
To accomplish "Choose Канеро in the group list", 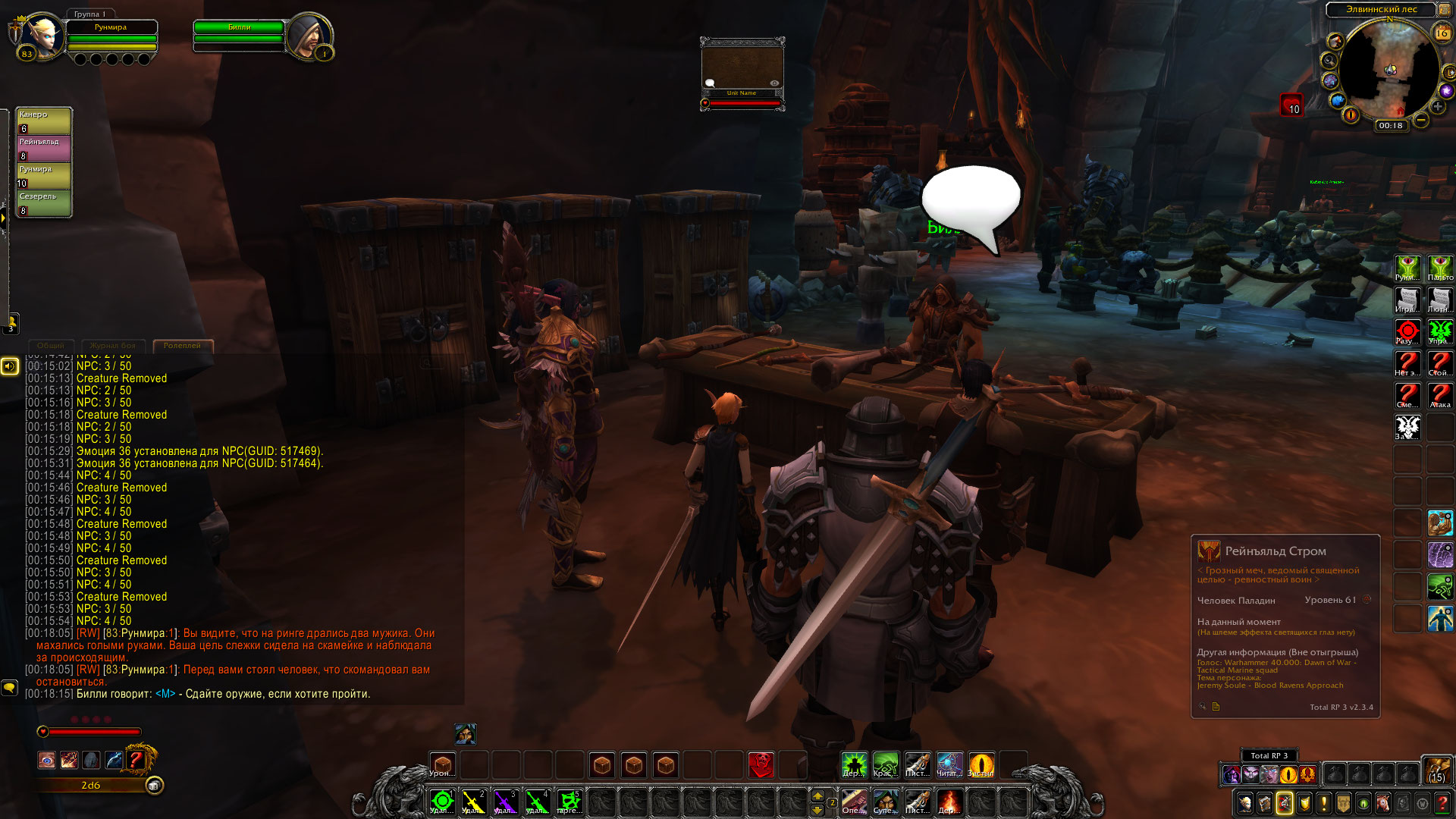I will click(44, 121).
